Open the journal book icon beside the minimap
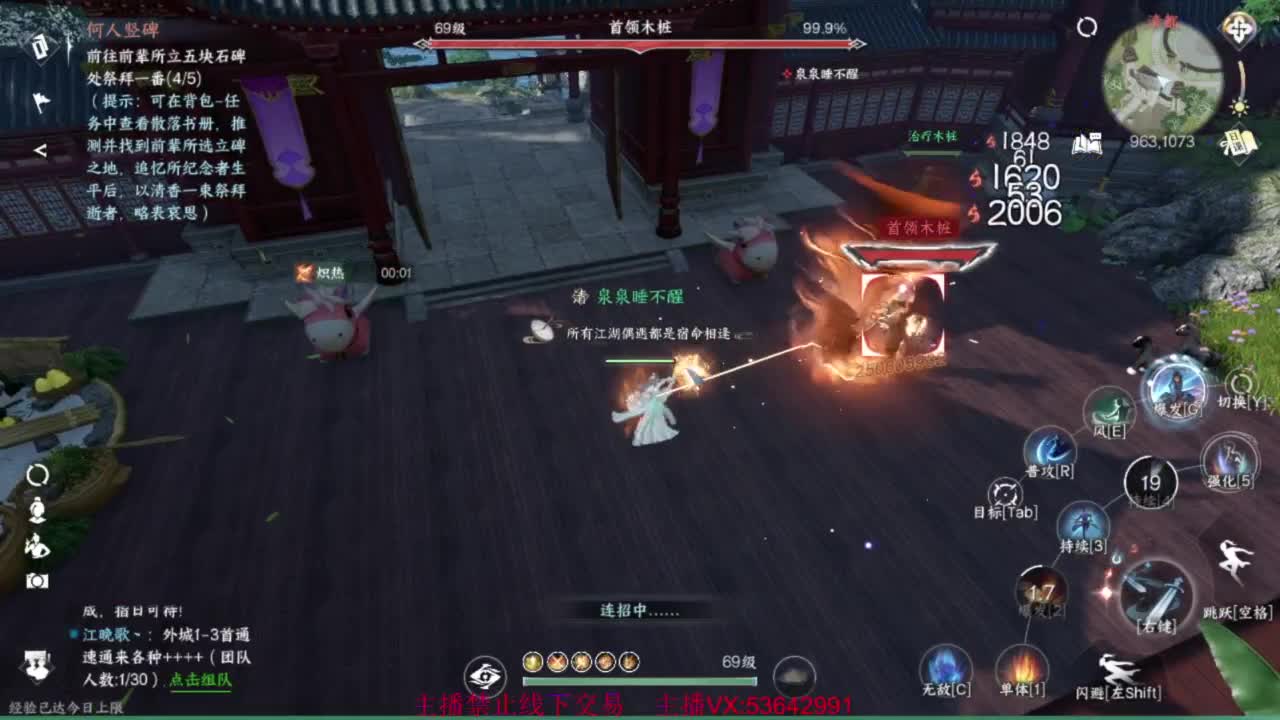The height and width of the screenshot is (720, 1280). [1087, 144]
